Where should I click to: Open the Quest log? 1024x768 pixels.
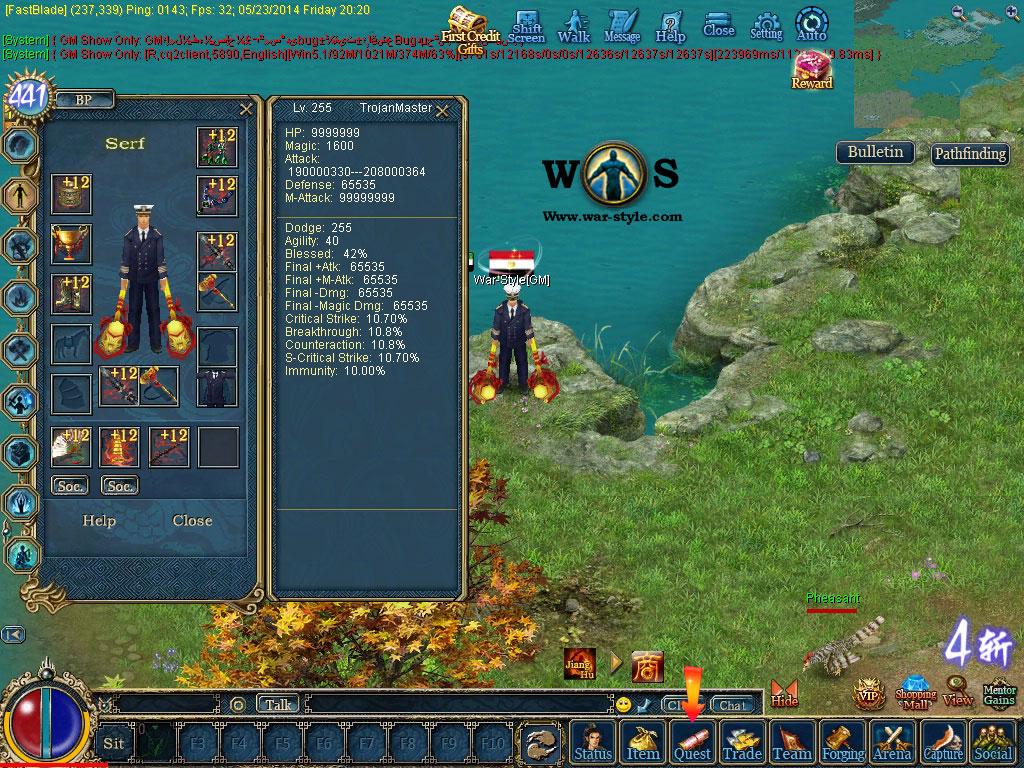(x=692, y=743)
